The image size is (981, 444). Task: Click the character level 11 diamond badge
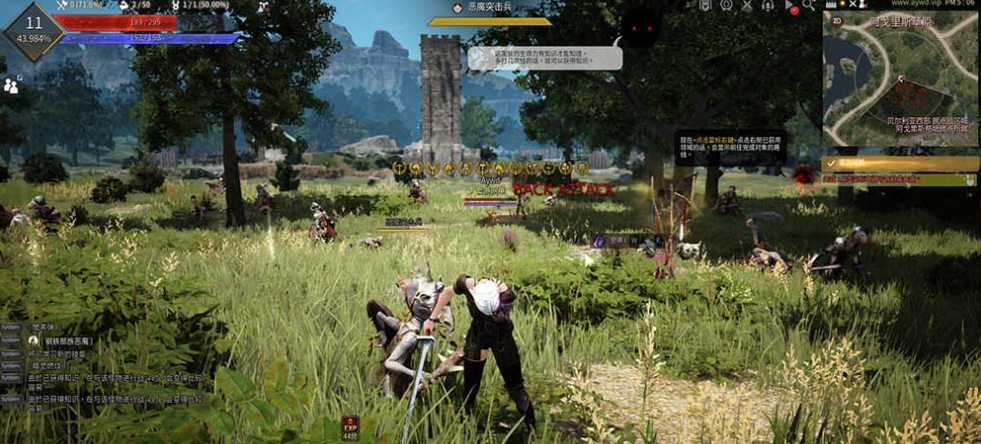point(34,29)
